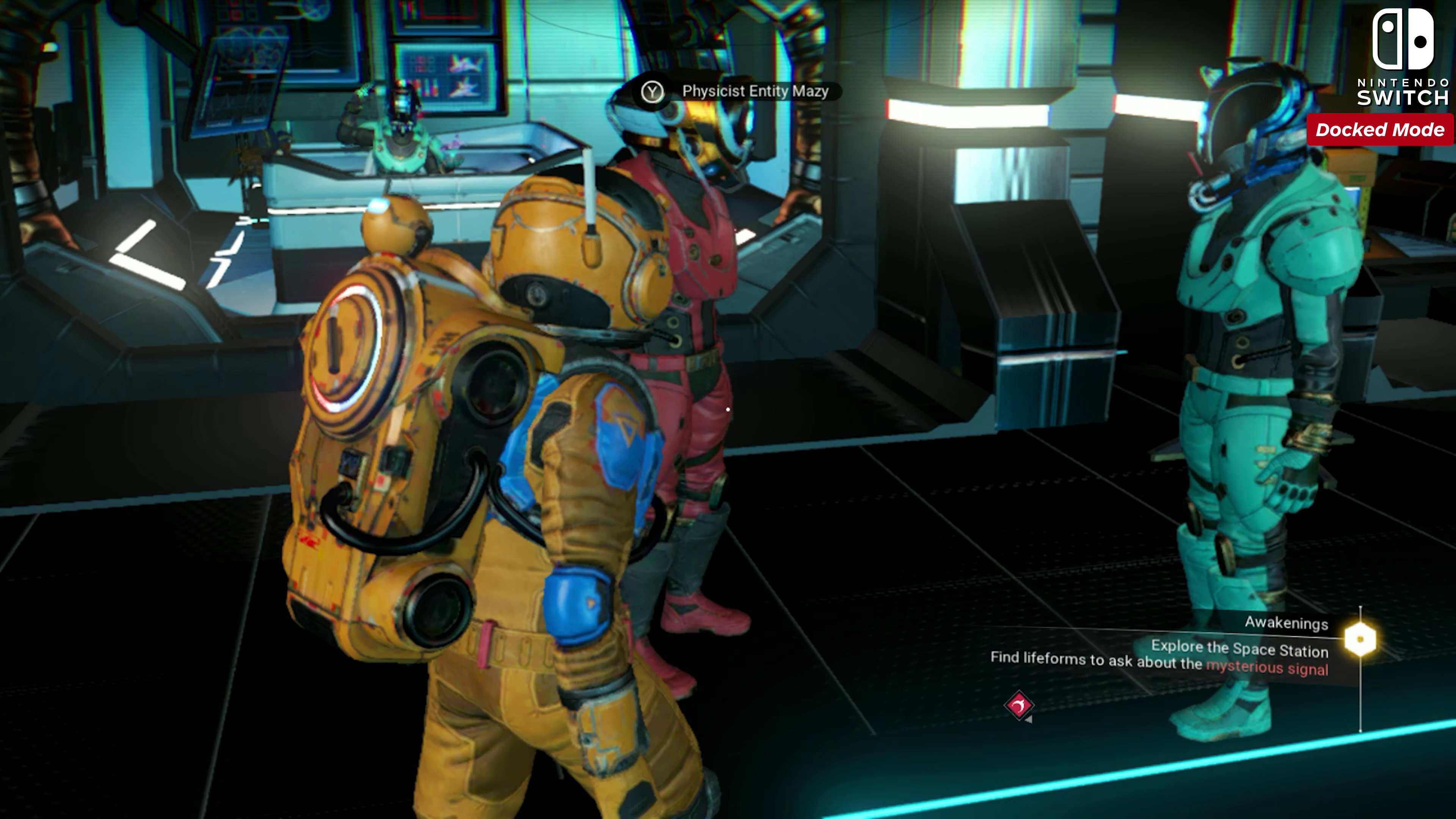Screen dimensions: 1456x819
Task: Select the Physicist Entity Mazy name label
Action: click(755, 91)
